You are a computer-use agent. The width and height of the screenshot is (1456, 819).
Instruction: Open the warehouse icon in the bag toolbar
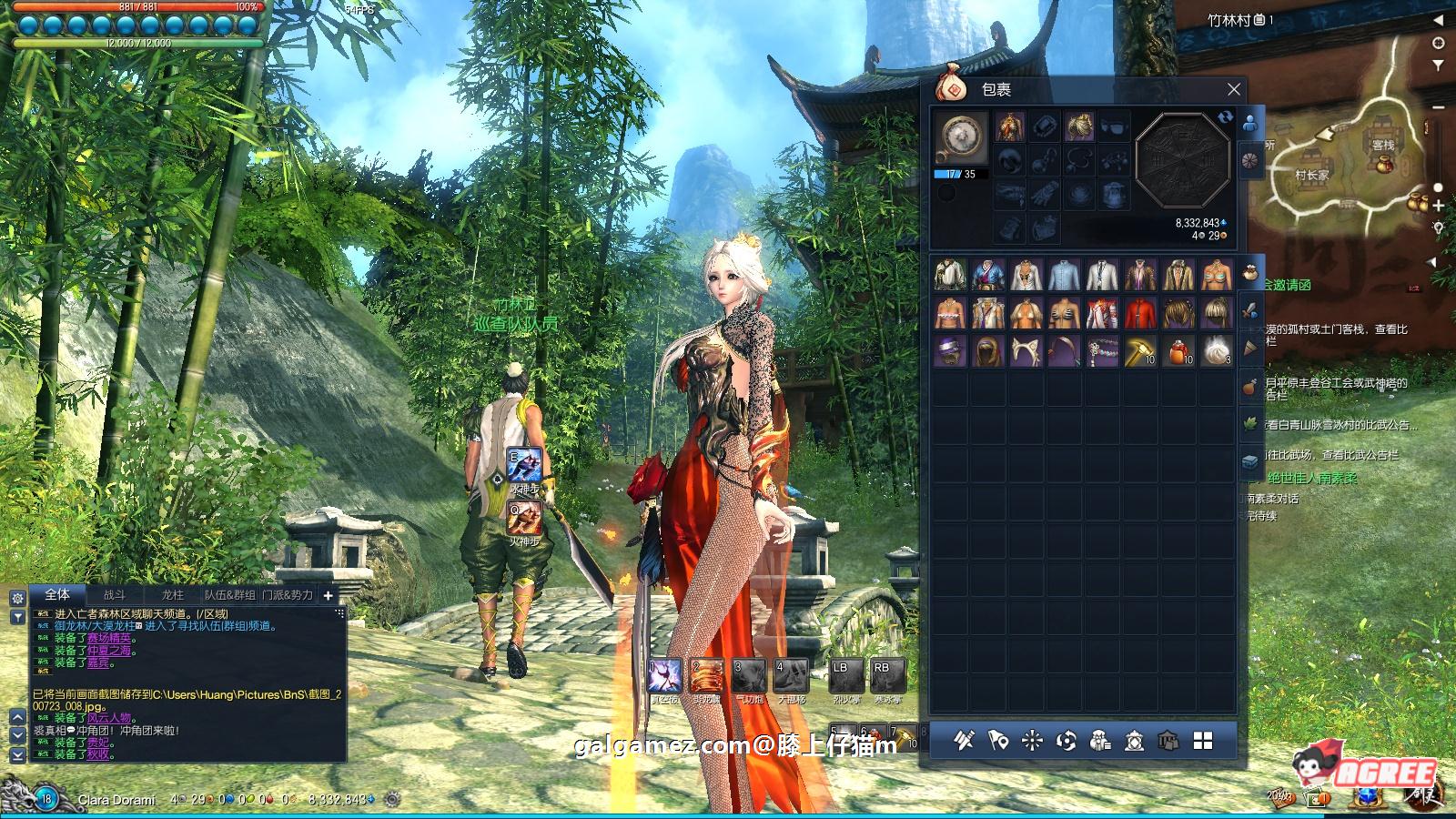[x=1168, y=740]
